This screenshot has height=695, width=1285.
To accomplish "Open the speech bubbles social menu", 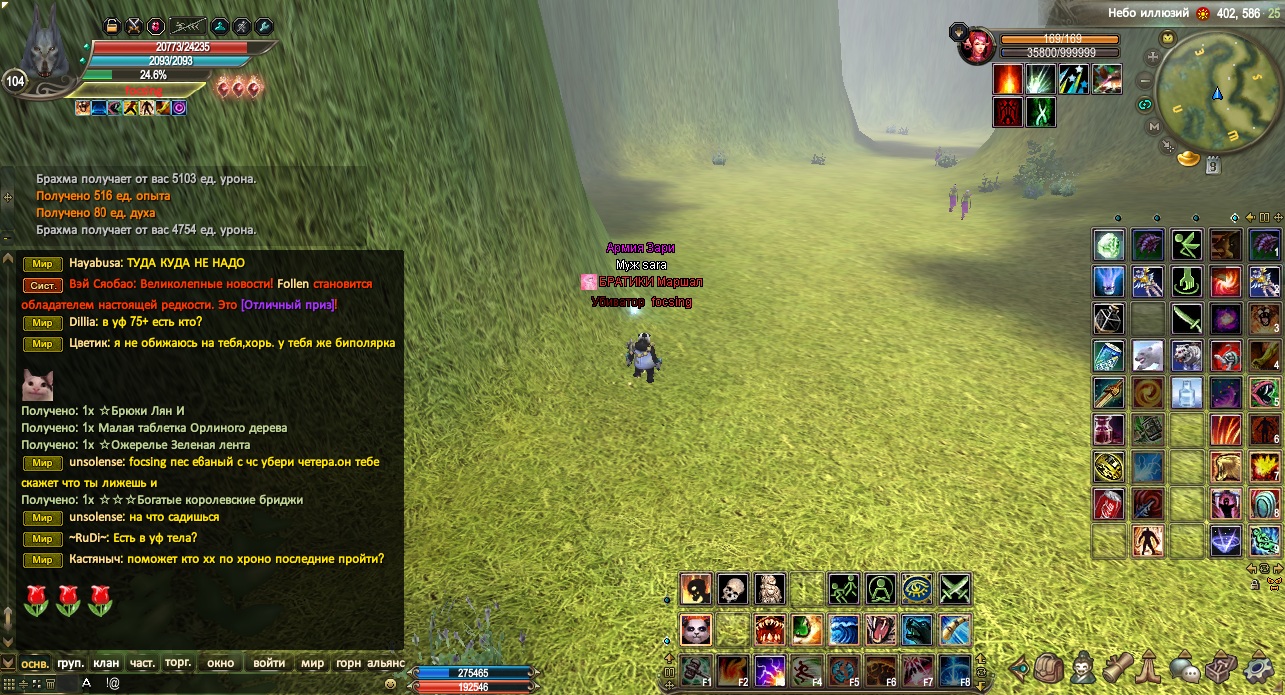I will (x=1186, y=667).
